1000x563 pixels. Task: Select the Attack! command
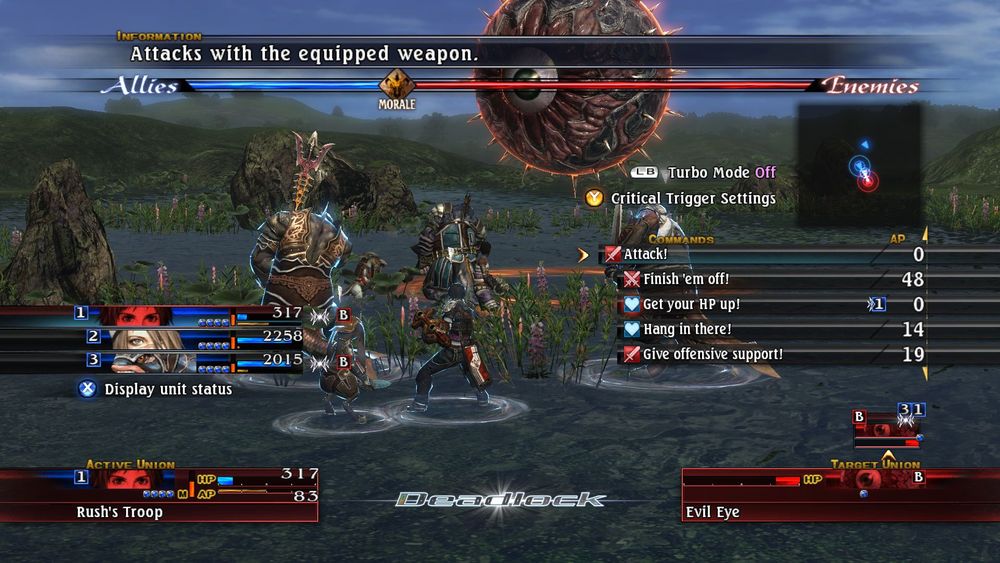pos(646,255)
